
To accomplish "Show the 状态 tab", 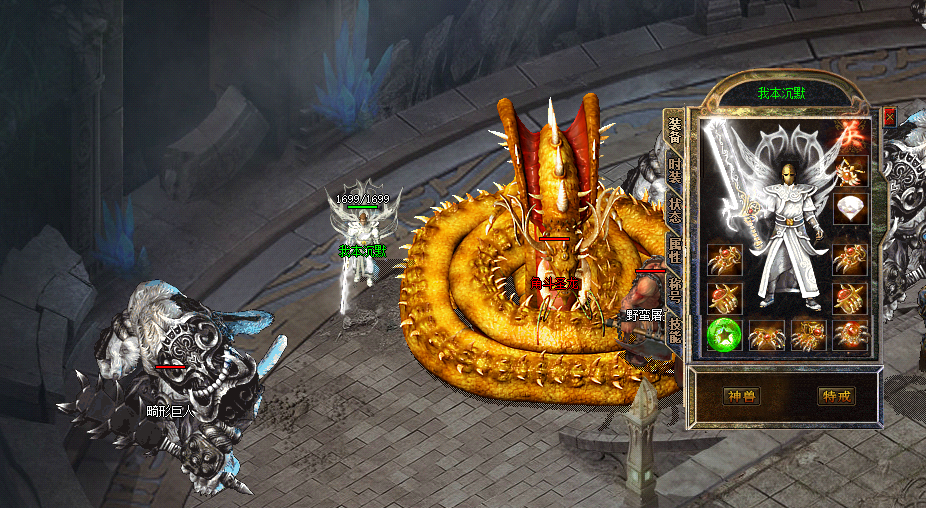I will 675,210.
